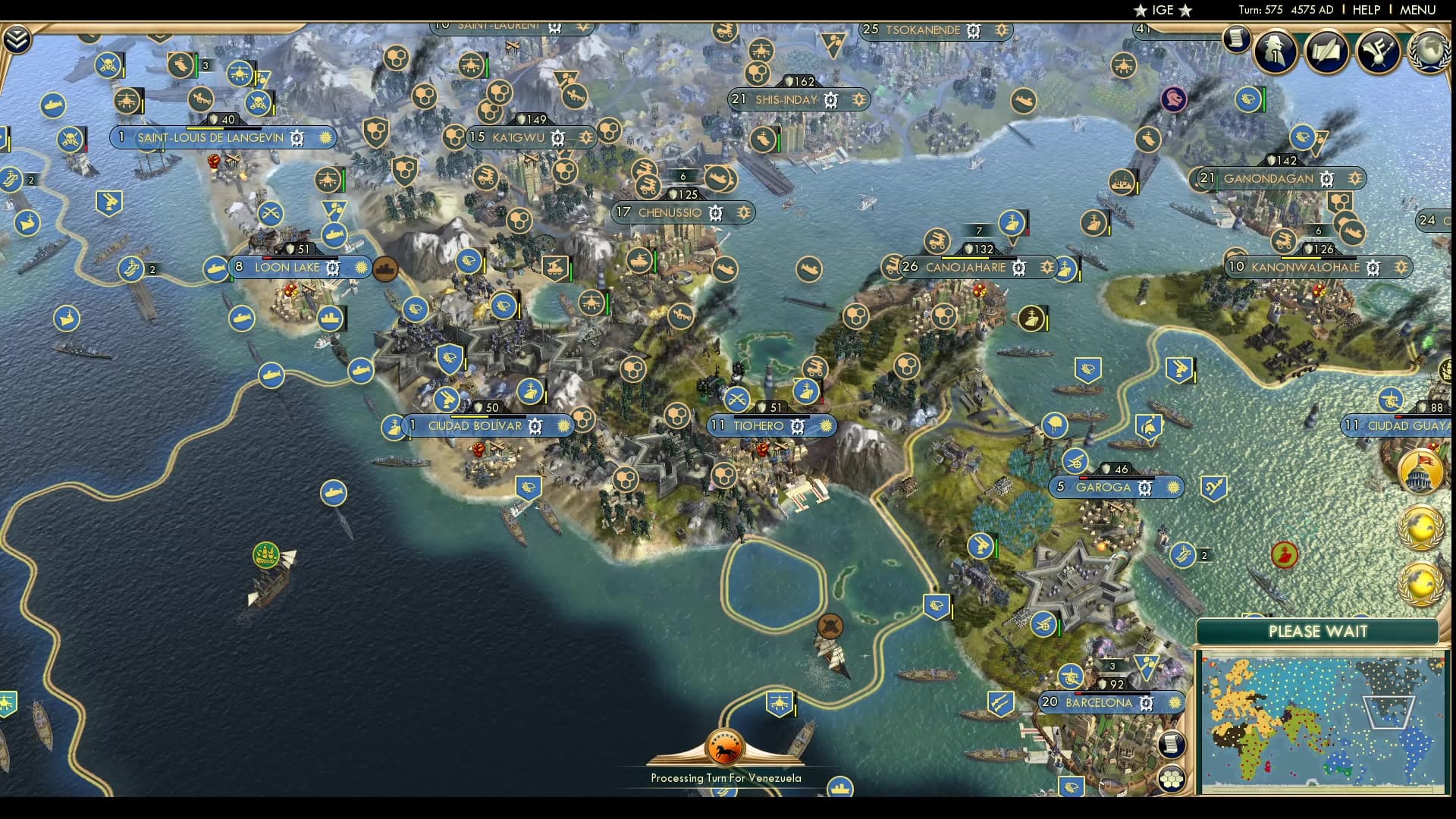The width and height of the screenshot is (1456, 819).
Task: Select the Ciudad Bolívar city banner
Action: coord(478,426)
